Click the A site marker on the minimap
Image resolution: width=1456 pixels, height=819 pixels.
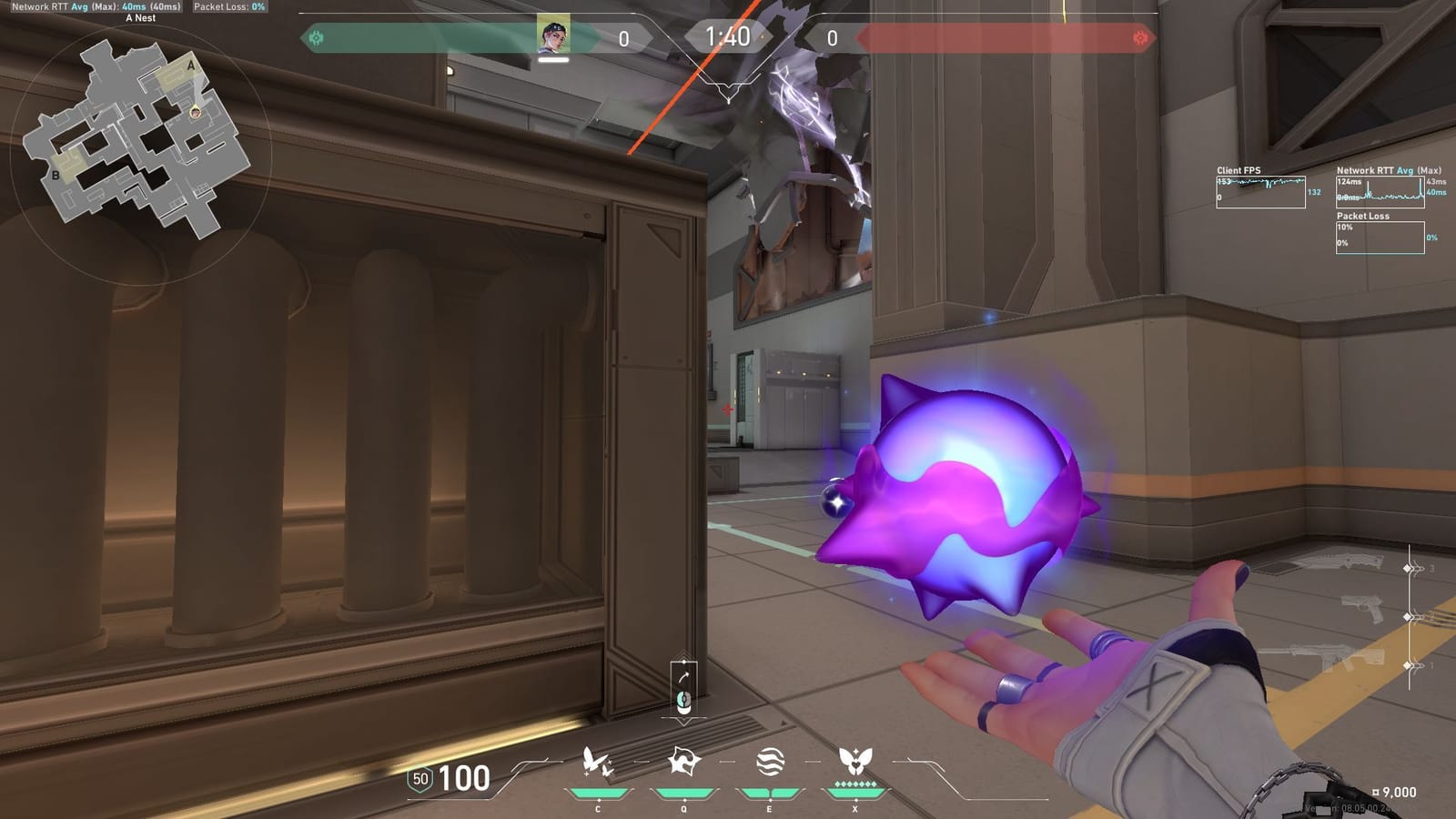tap(190, 67)
